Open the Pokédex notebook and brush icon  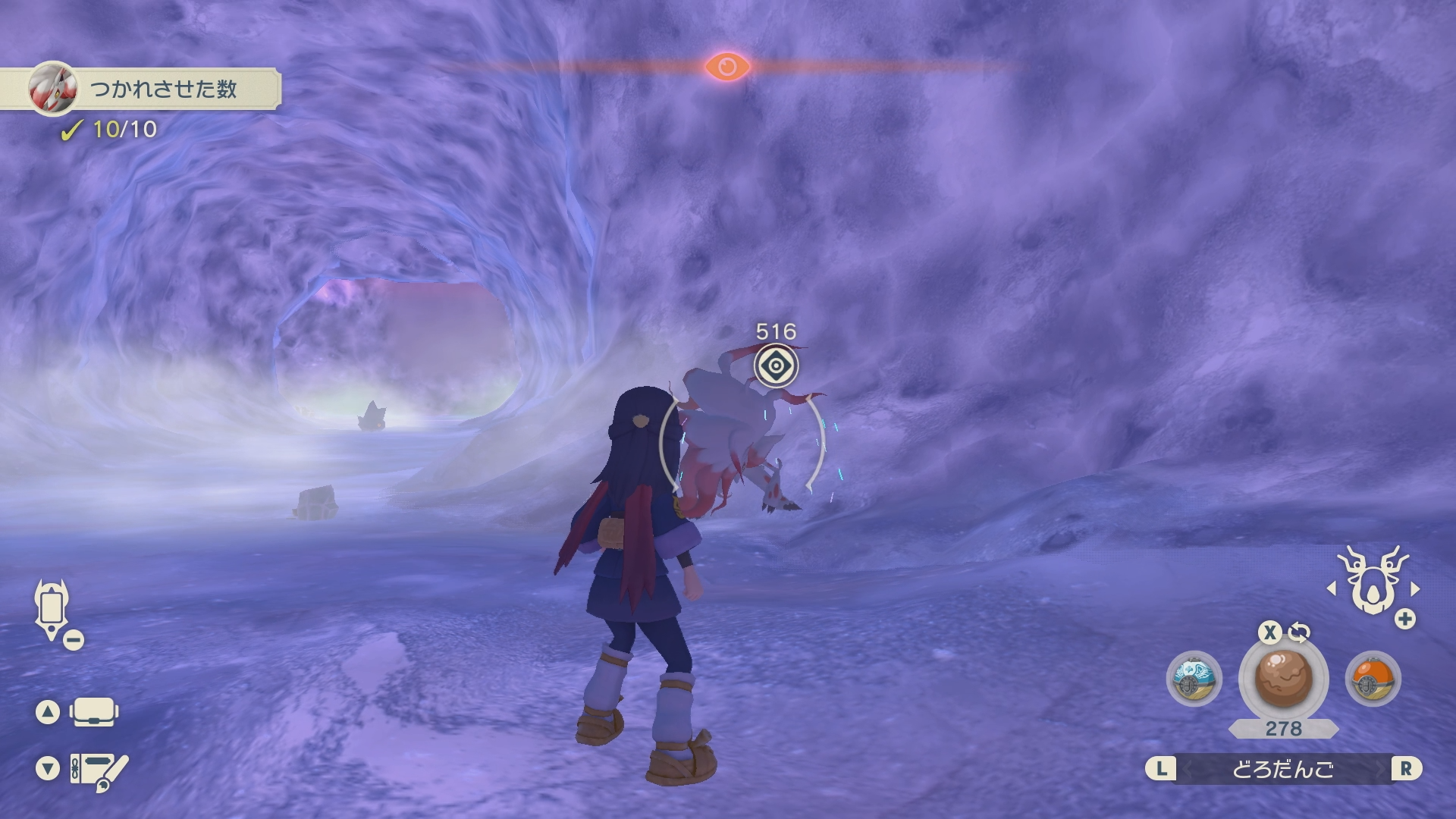click(99, 770)
